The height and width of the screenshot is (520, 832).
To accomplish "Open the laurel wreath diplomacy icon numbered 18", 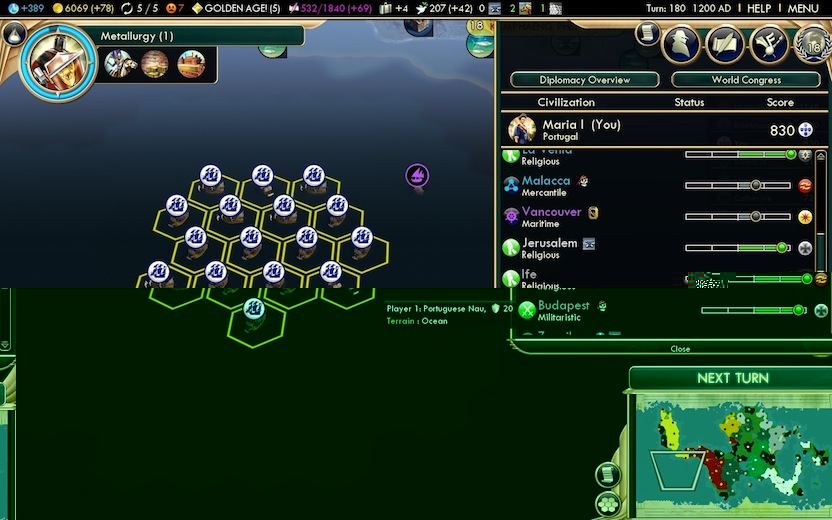I will 811,45.
